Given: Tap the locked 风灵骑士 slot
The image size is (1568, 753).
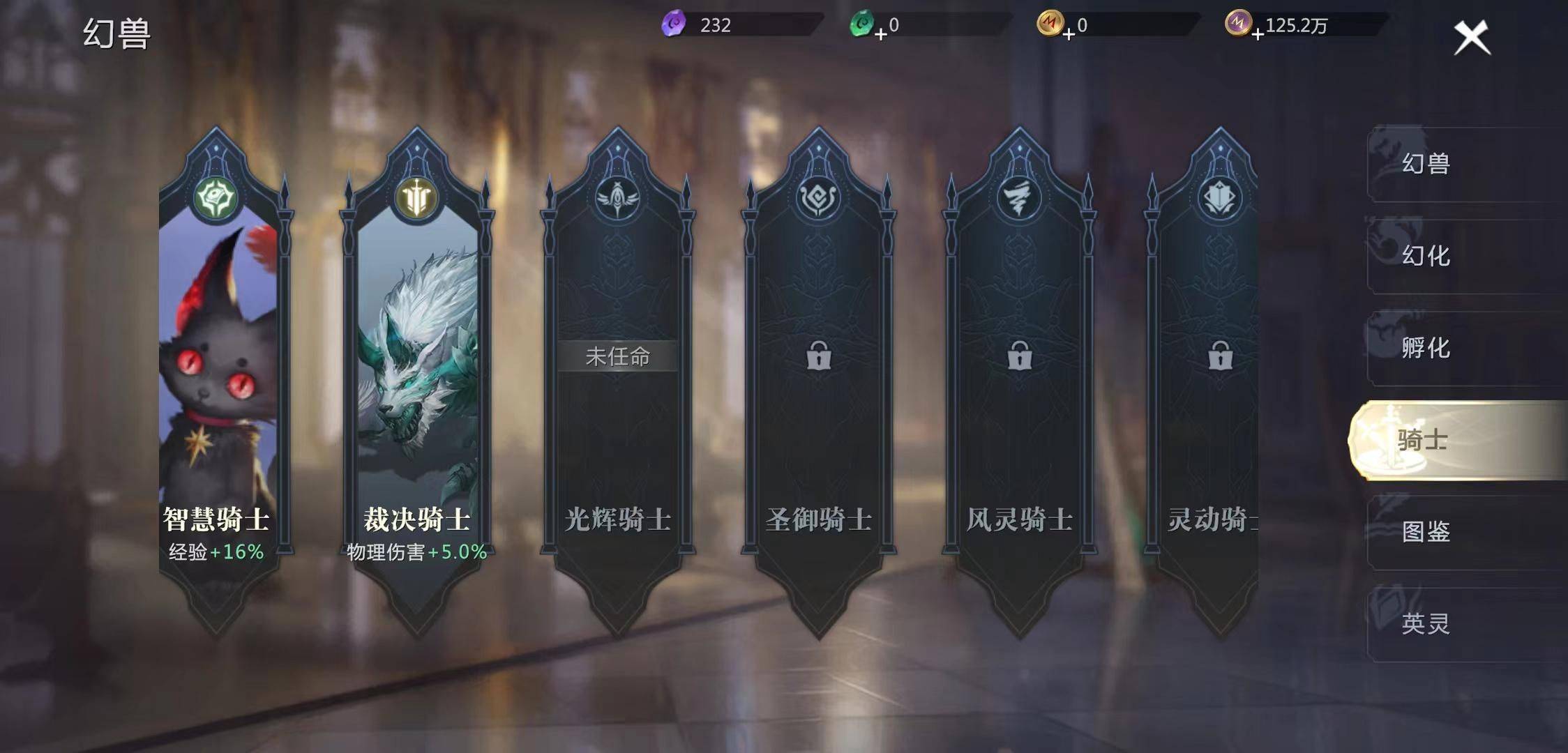Looking at the screenshot, I should (1020, 357).
